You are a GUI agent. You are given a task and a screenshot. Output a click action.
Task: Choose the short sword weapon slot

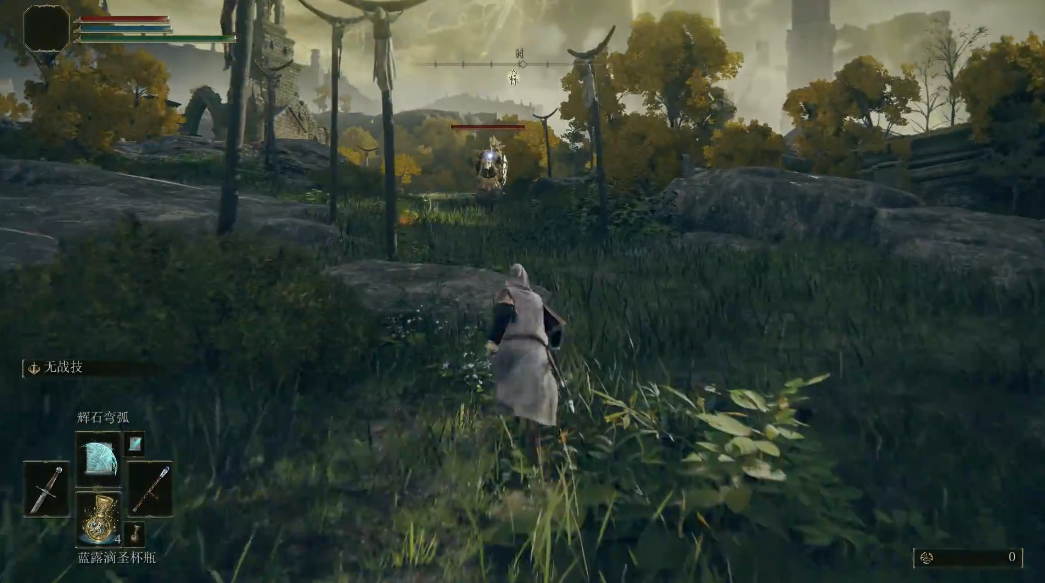click(x=46, y=488)
